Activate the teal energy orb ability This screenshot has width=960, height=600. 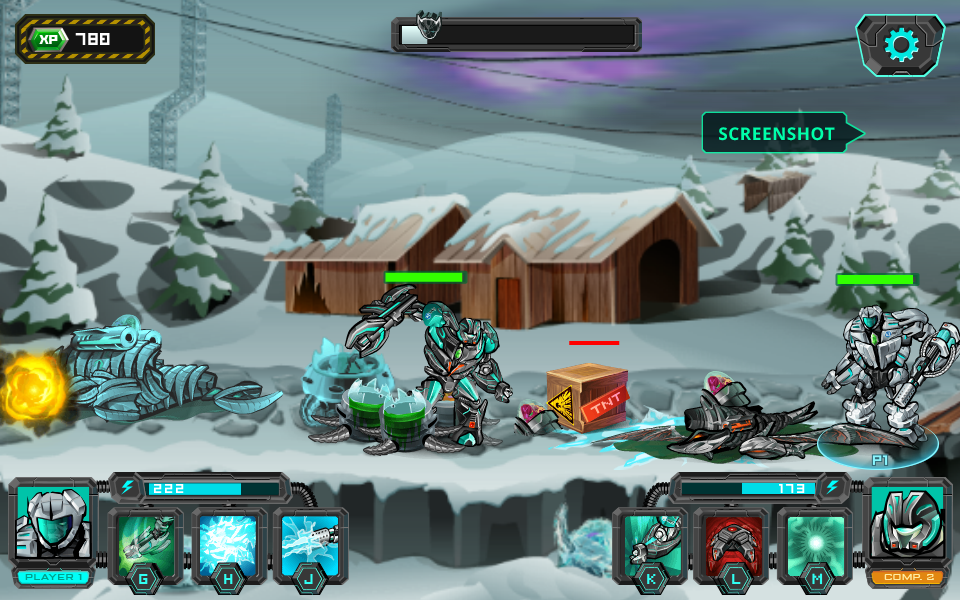click(815, 544)
